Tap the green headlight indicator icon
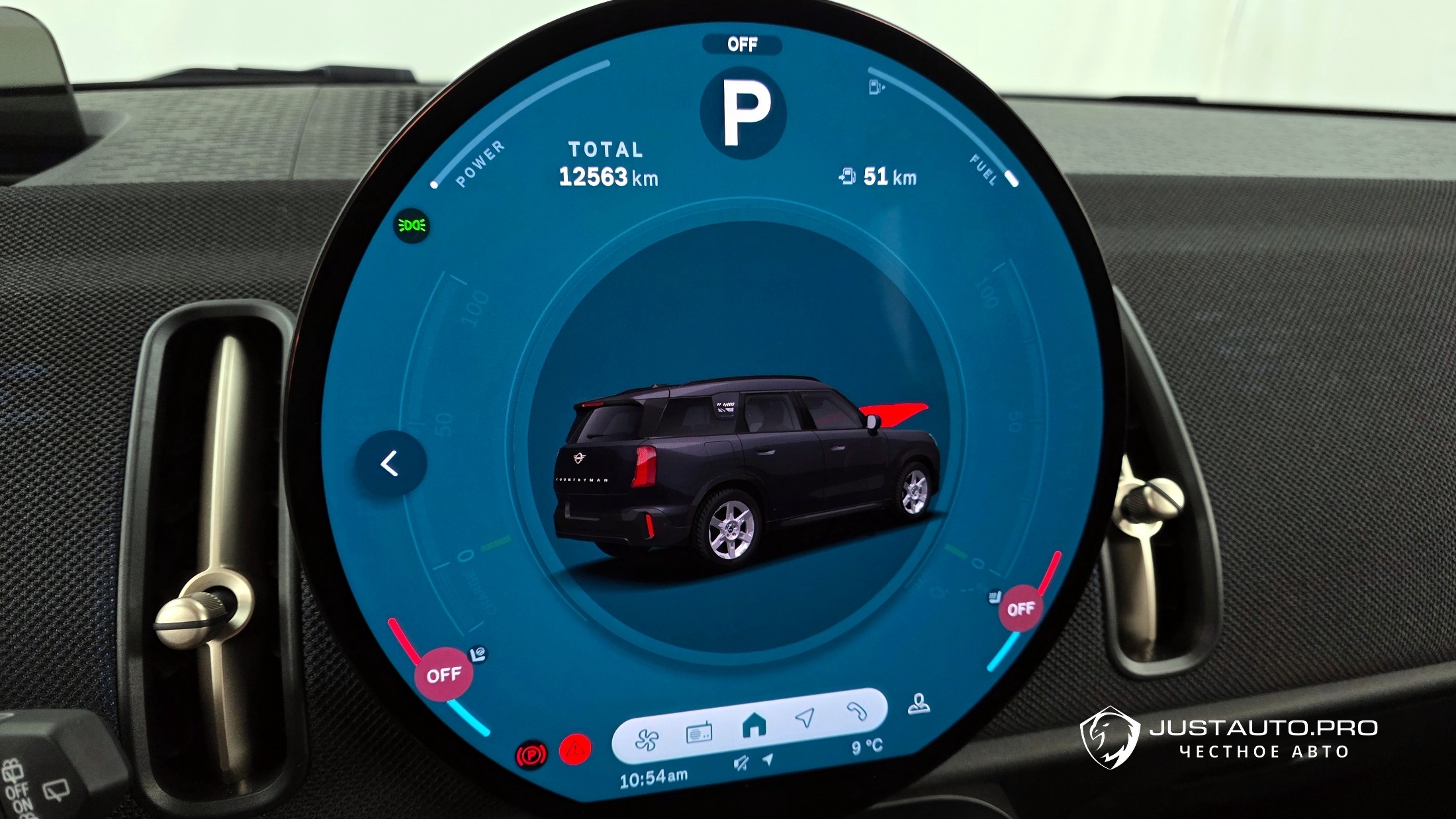 [412, 226]
